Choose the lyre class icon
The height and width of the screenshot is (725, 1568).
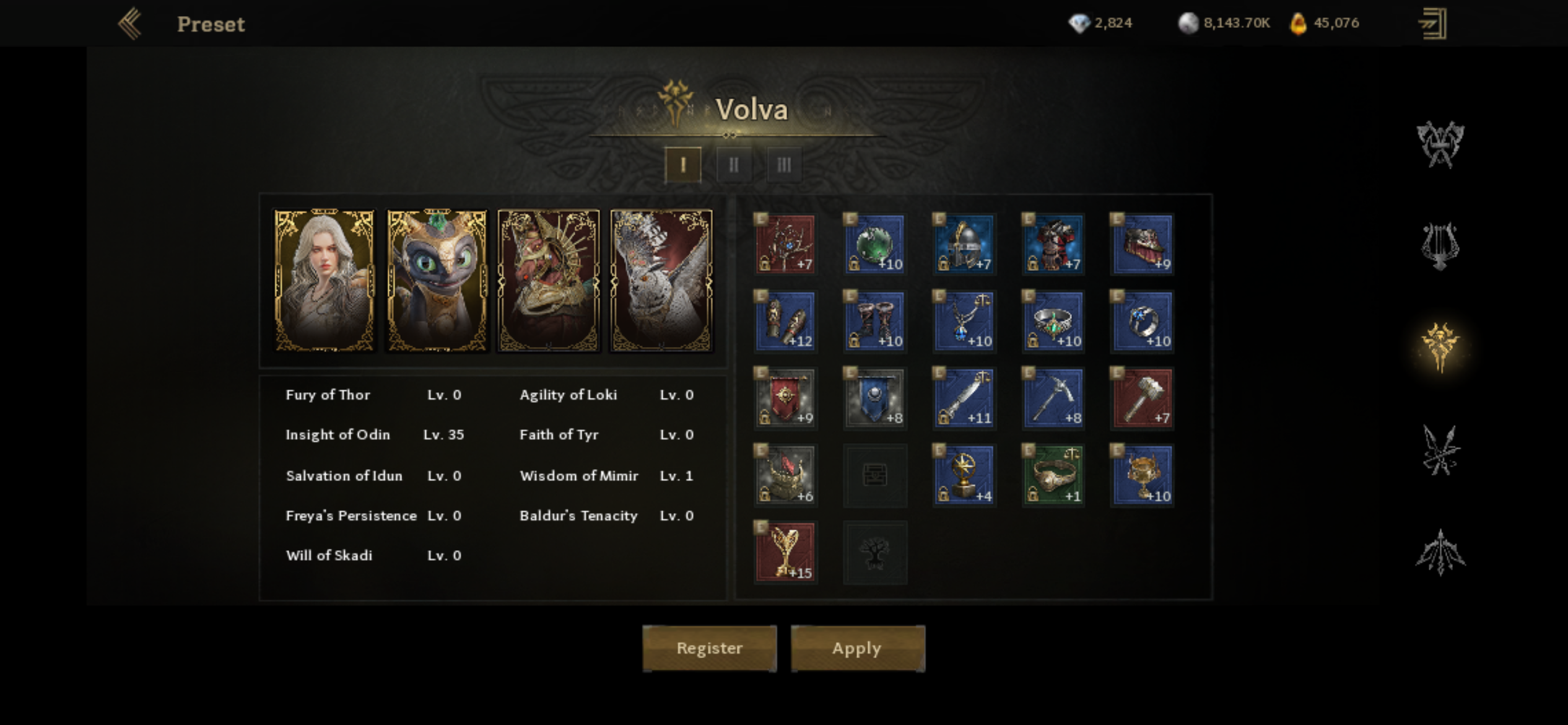(x=1440, y=246)
